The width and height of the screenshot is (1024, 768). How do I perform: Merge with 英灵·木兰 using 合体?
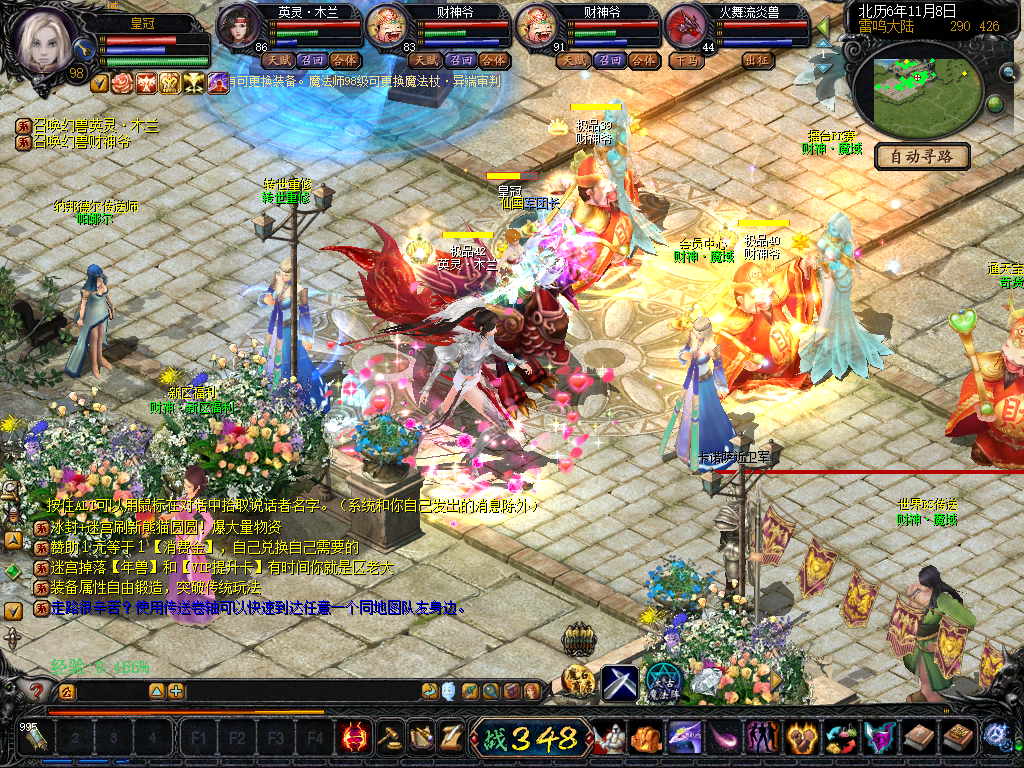[344, 60]
